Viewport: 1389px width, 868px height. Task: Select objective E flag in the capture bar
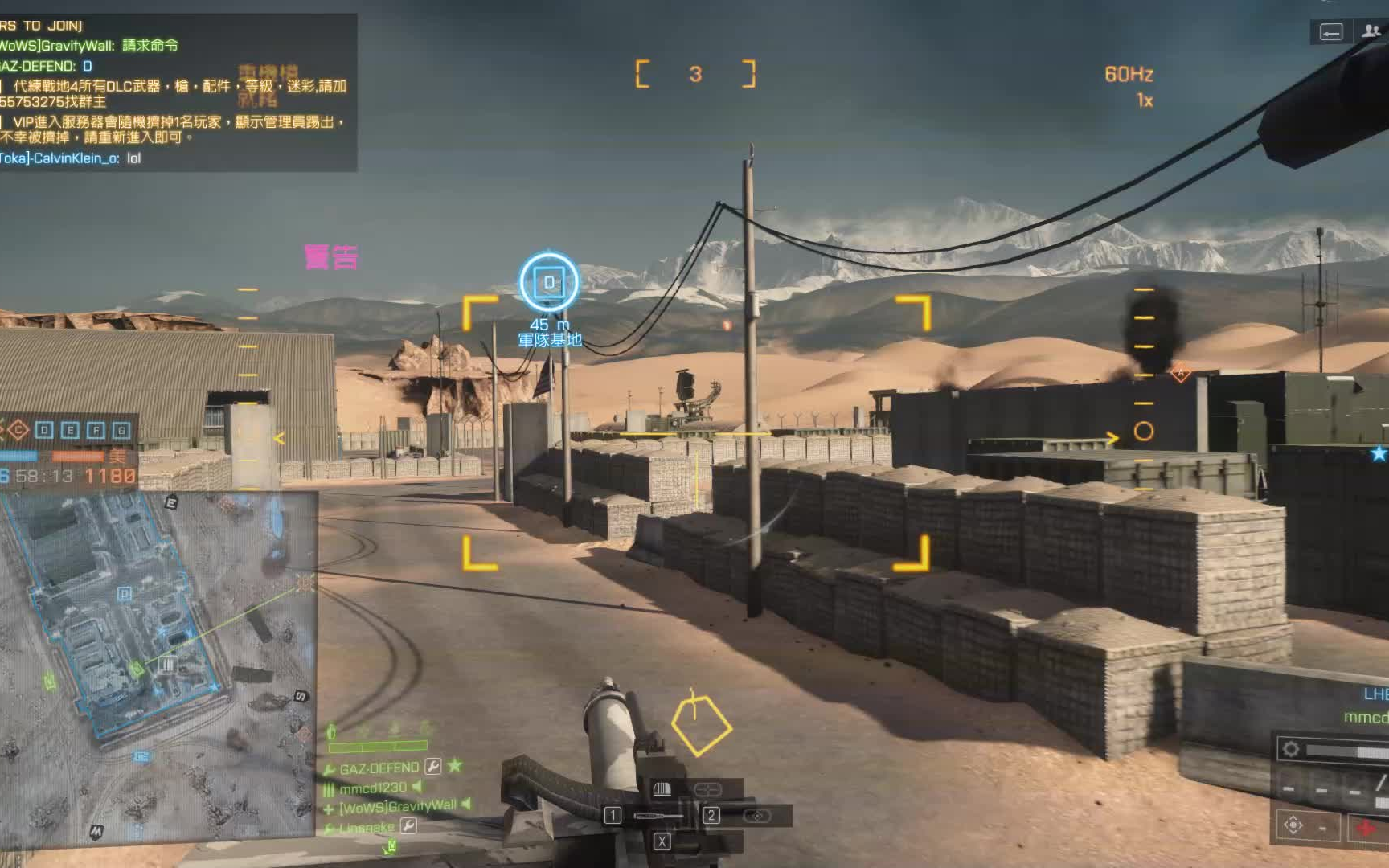70,431
